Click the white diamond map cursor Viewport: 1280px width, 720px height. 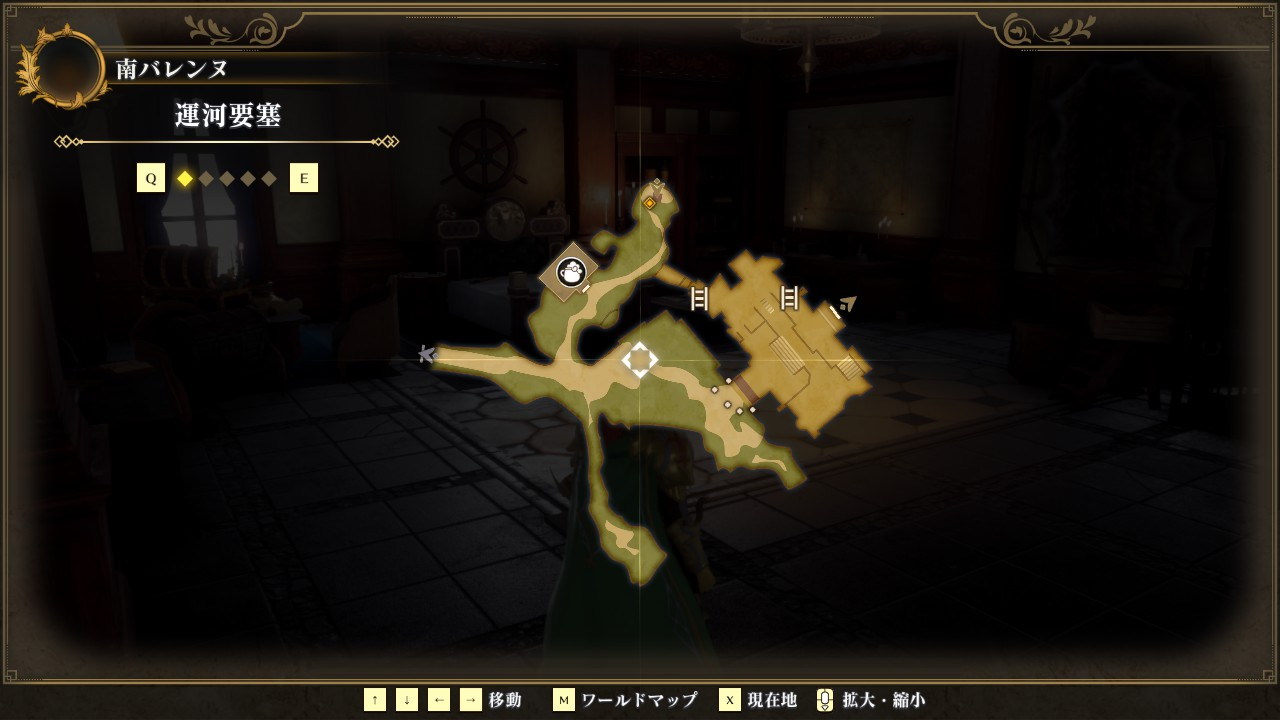(x=640, y=360)
